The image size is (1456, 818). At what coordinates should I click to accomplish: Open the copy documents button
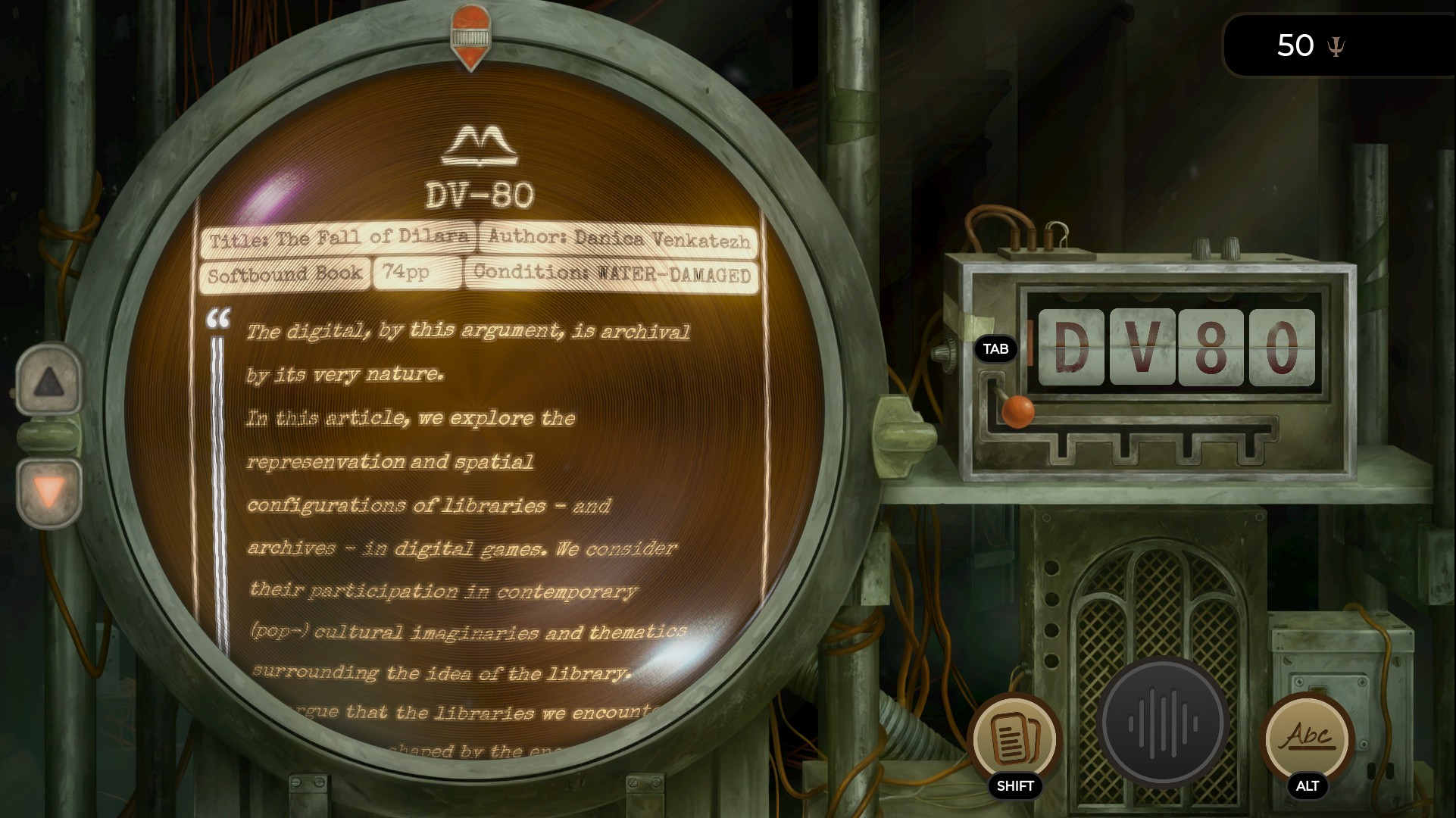tap(1014, 738)
